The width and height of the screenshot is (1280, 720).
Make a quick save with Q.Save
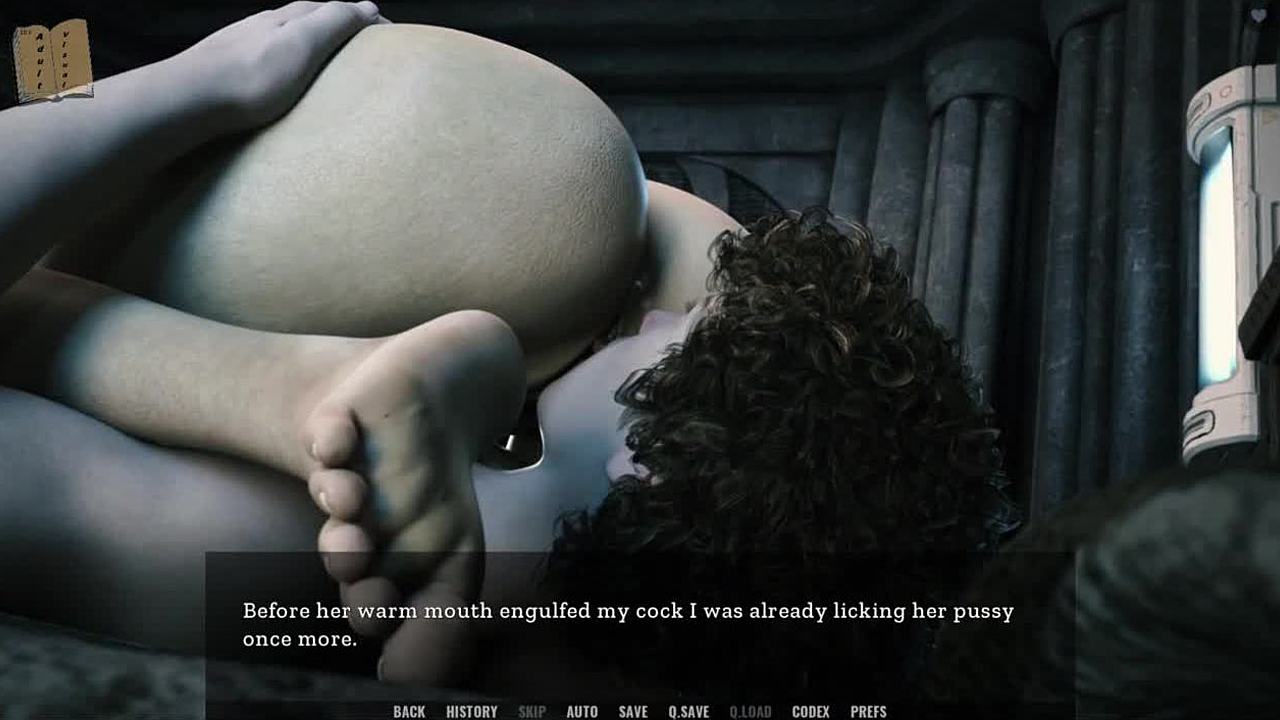(x=689, y=711)
